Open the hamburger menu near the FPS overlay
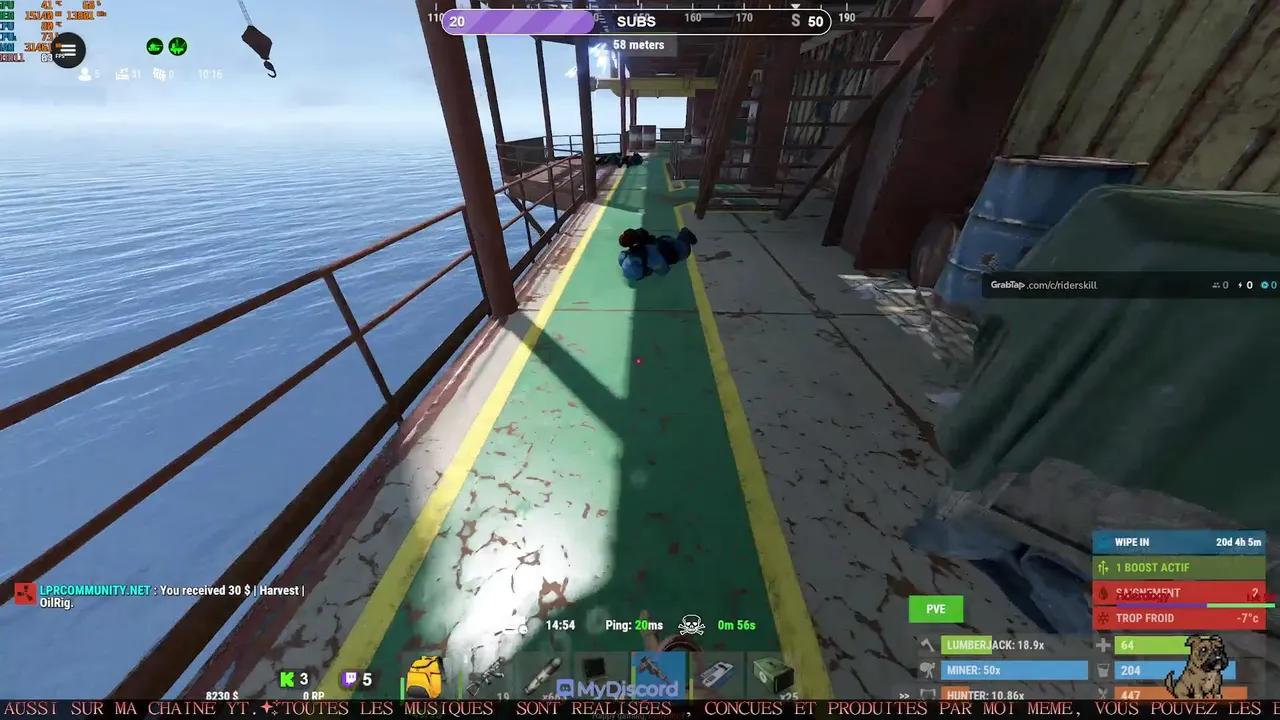 (x=67, y=50)
